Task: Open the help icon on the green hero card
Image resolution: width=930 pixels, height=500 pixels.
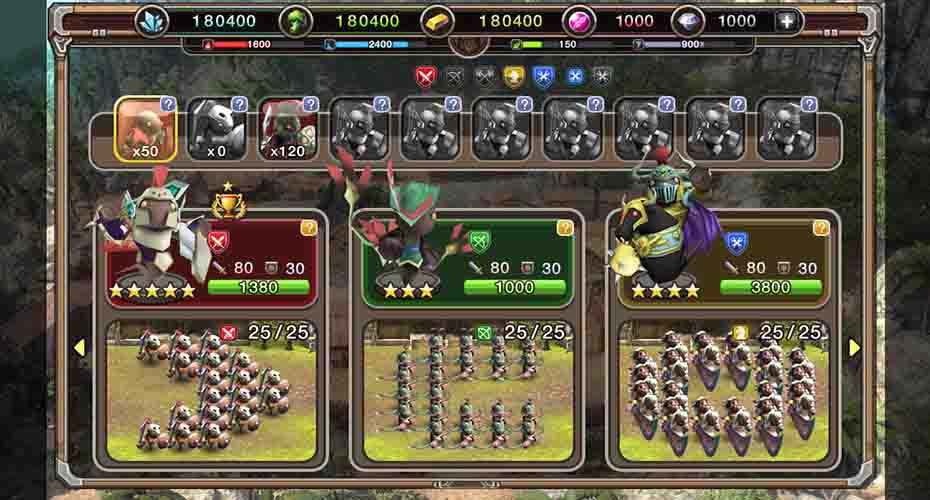Action: coord(565,228)
